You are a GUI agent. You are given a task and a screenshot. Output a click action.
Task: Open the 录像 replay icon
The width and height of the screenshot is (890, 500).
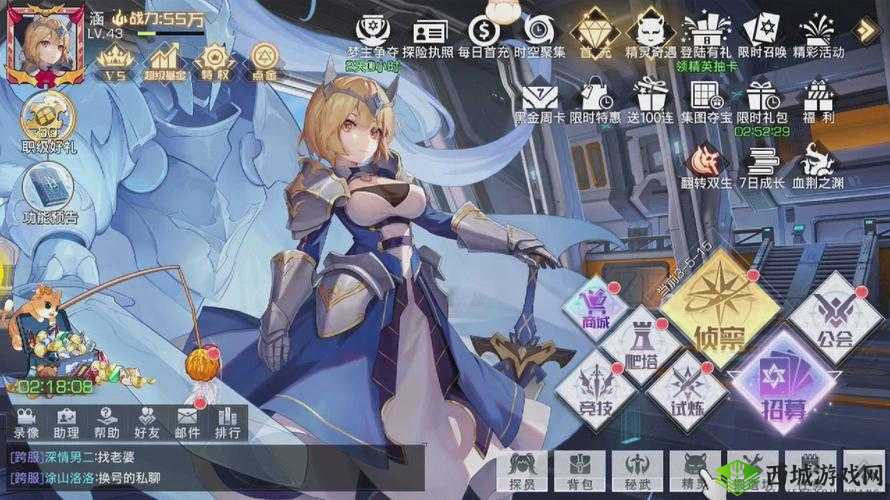point(27,422)
